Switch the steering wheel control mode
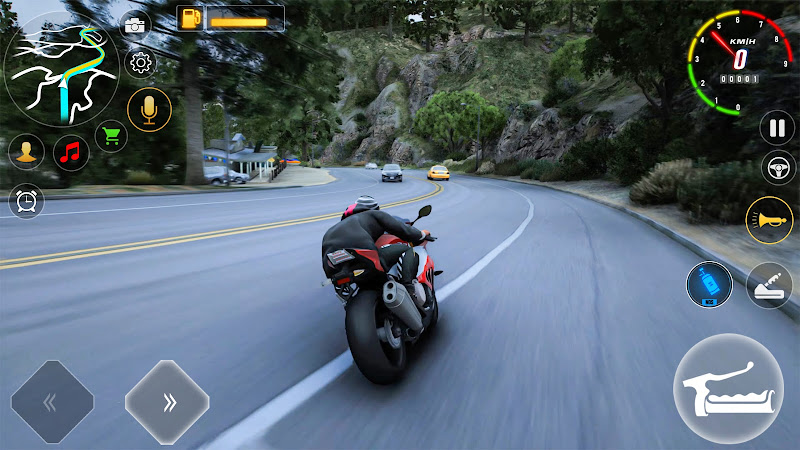 coord(777,167)
